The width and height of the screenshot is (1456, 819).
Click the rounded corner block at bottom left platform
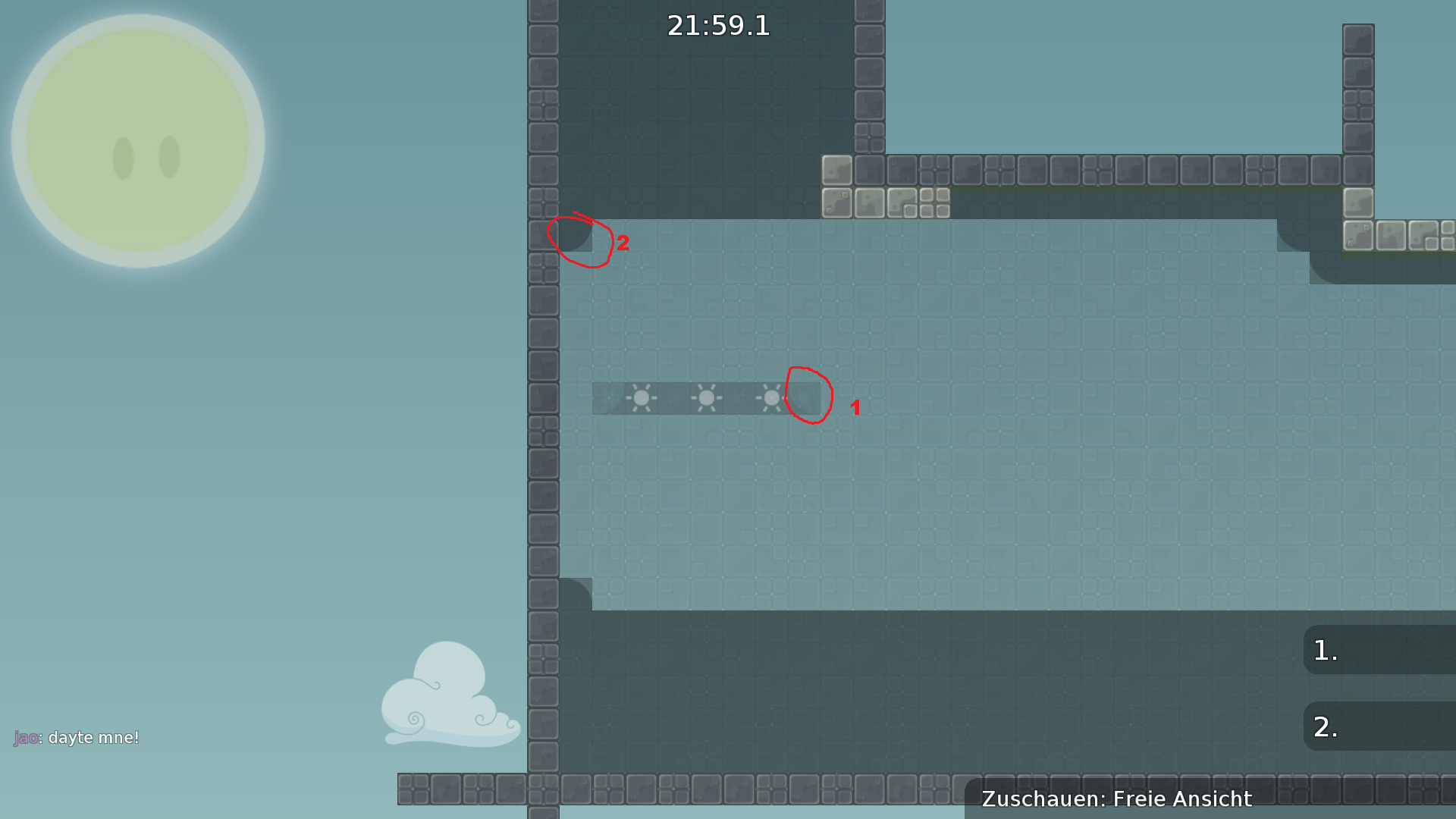tap(576, 588)
